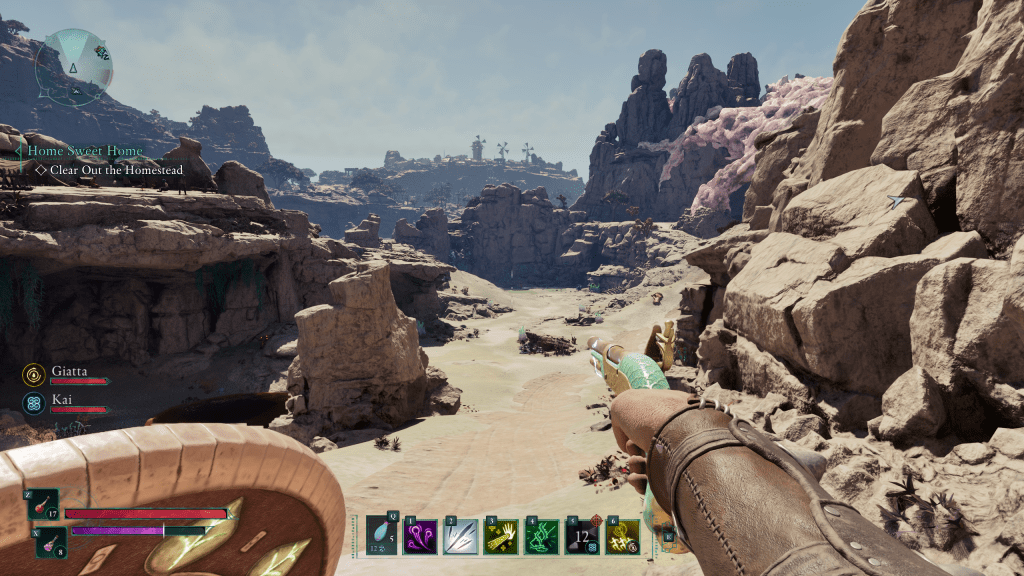Open the Home Sweet Home quest tracker
Image resolution: width=1024 pixels, height=576 pixels.
[x=85, y=151]
